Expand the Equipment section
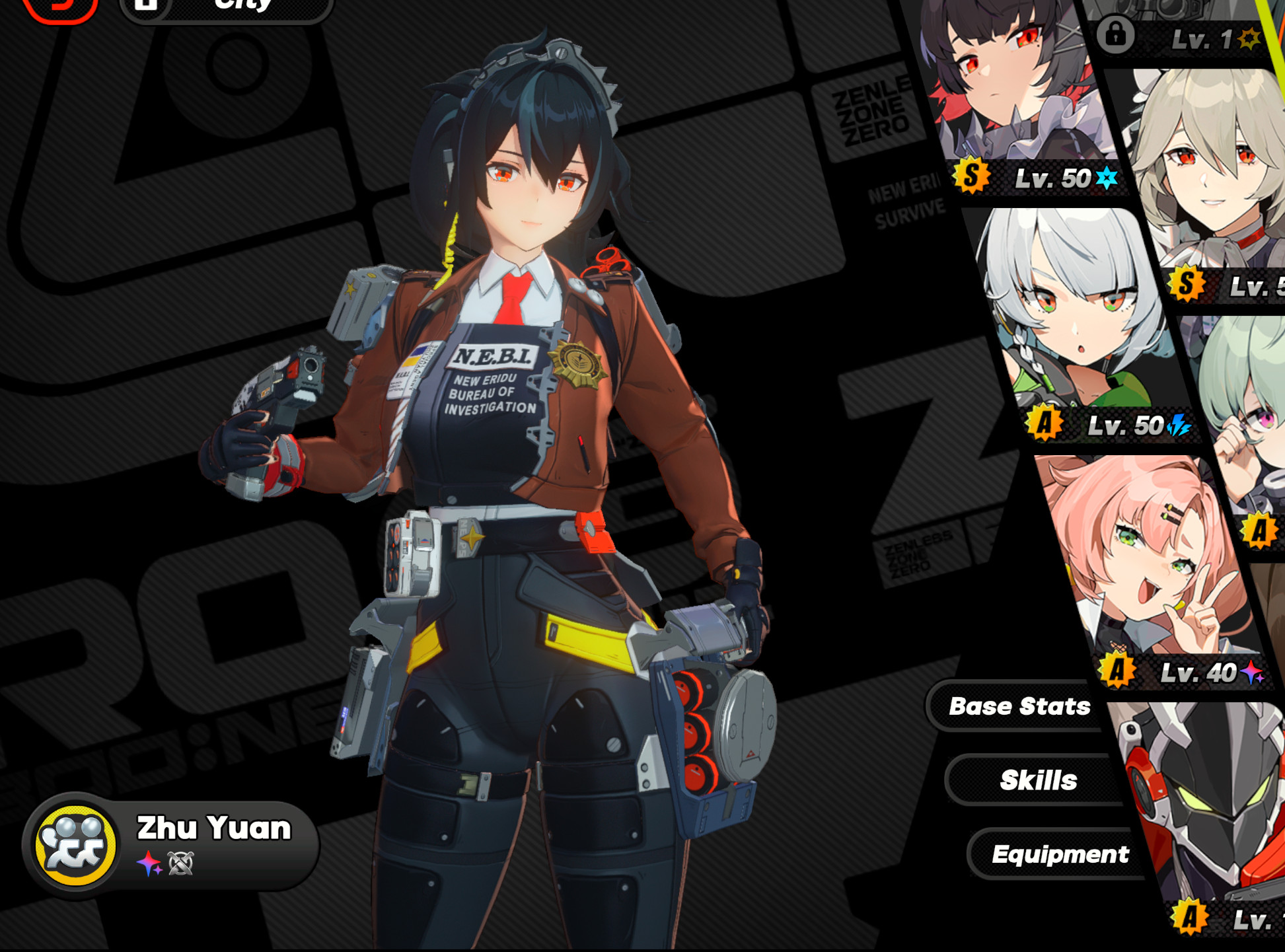Image resolution: width=1285 pixels, height=952 pixels. coord(1060,854)
